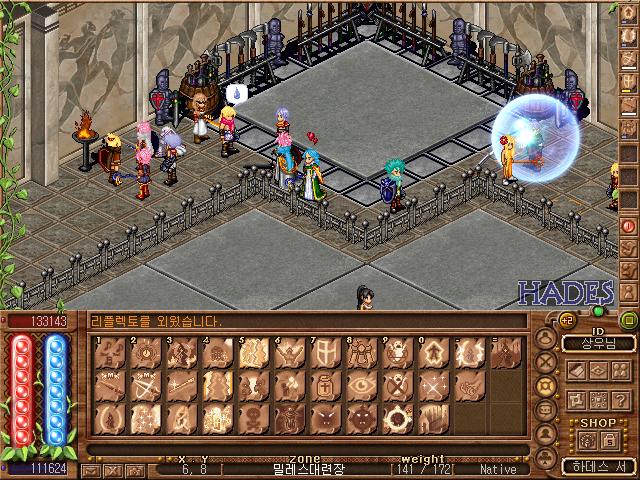
Task: Click the pinwheel icon button
Action: point(577,400)
